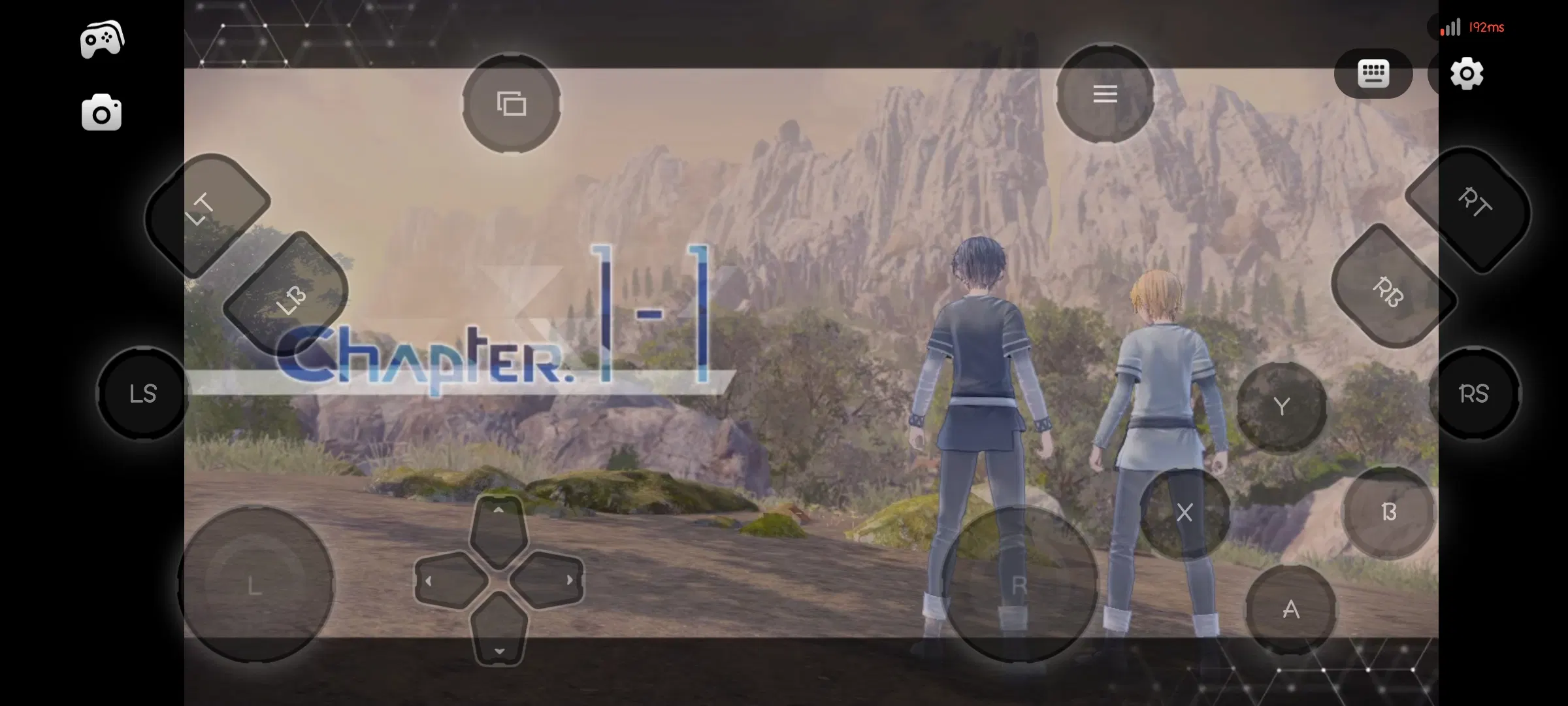Take a screenshot with the camera icon
1568x706 pixels.
(x=101, y=113)
